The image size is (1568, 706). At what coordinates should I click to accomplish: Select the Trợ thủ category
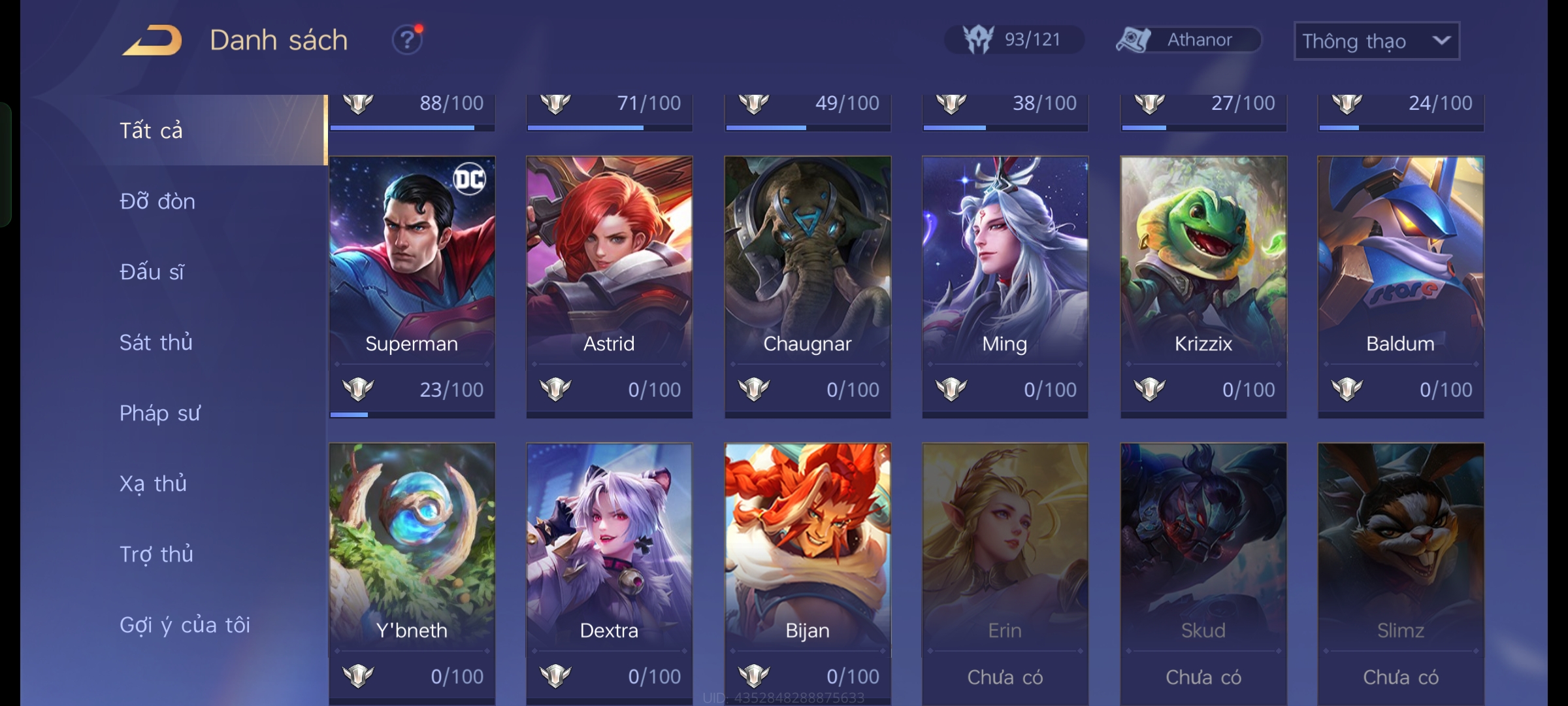[x=156, y=554]
